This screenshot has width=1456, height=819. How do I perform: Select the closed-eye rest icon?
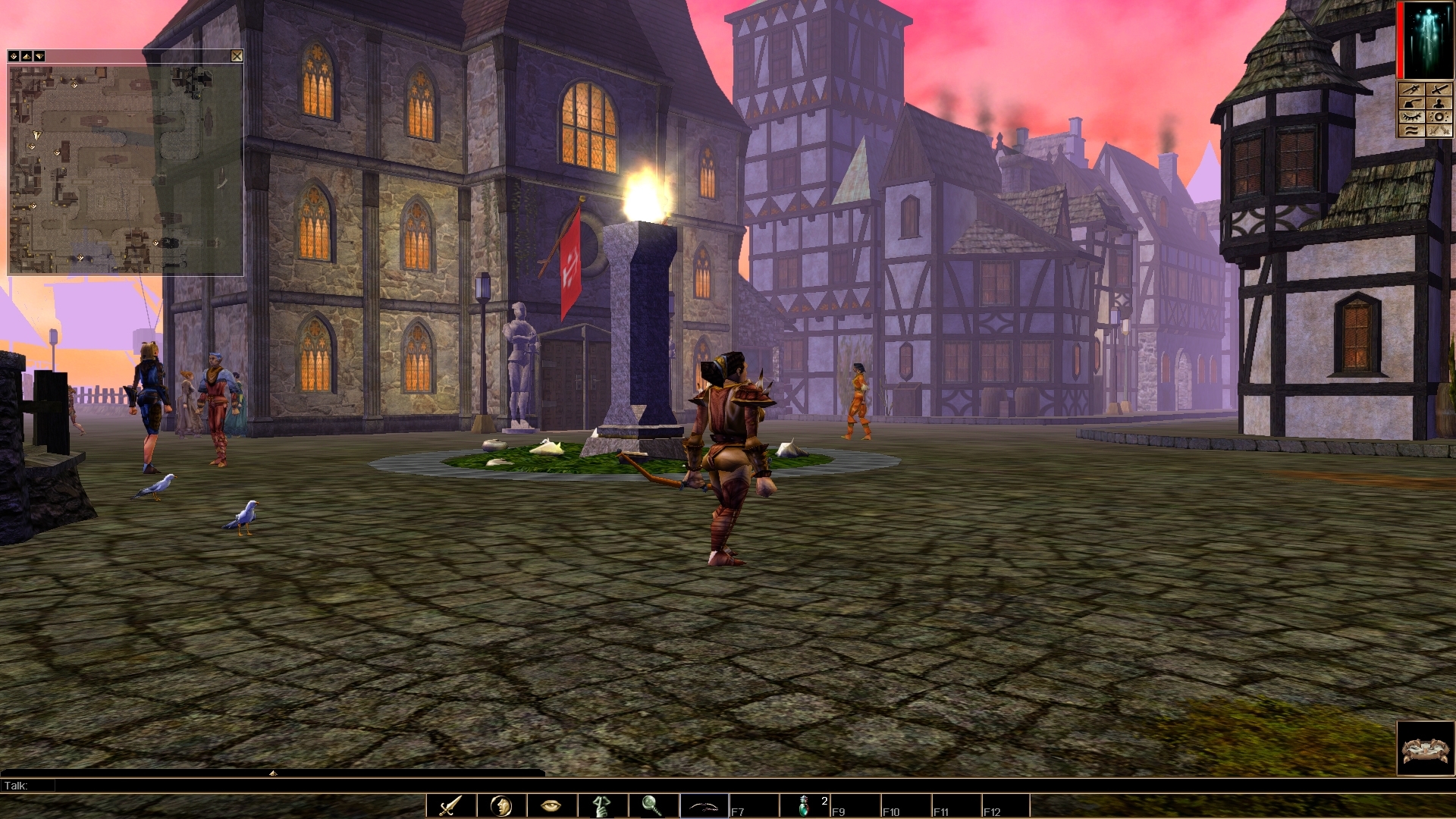1412,116
